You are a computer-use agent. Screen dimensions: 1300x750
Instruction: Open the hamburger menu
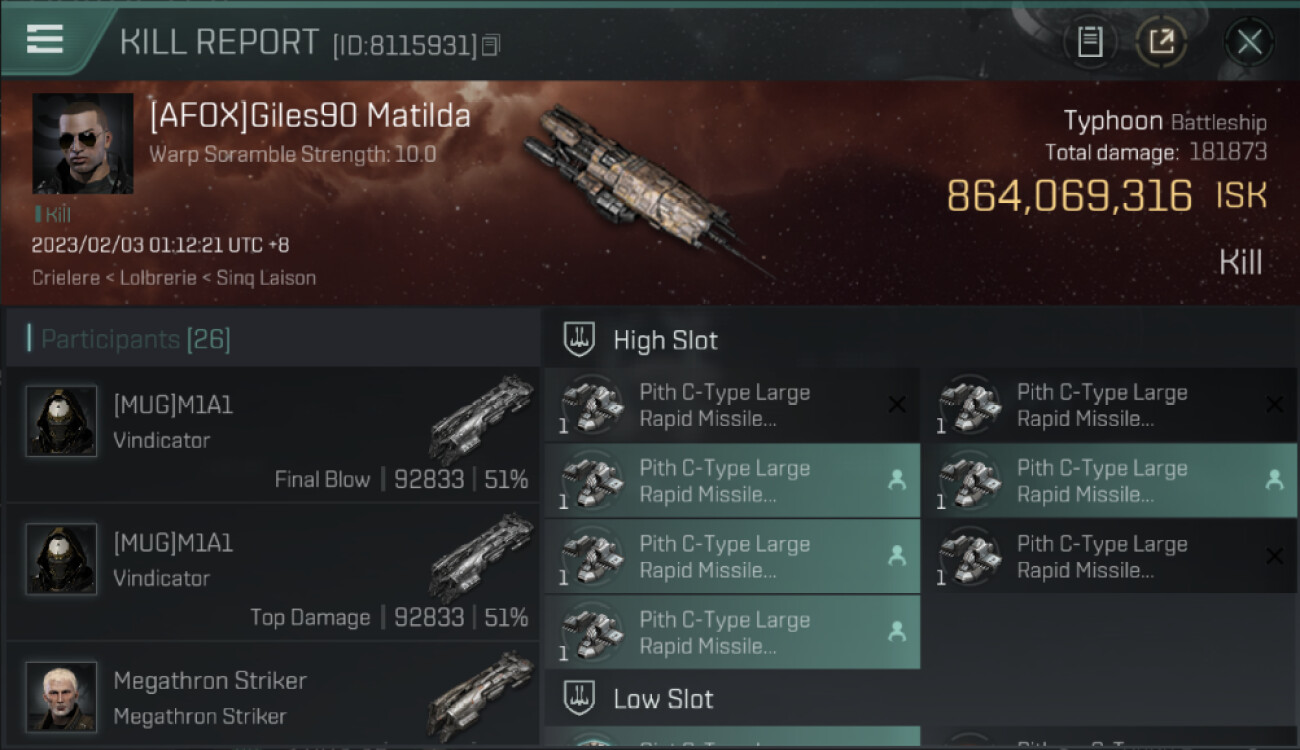[x=45, y=39]
